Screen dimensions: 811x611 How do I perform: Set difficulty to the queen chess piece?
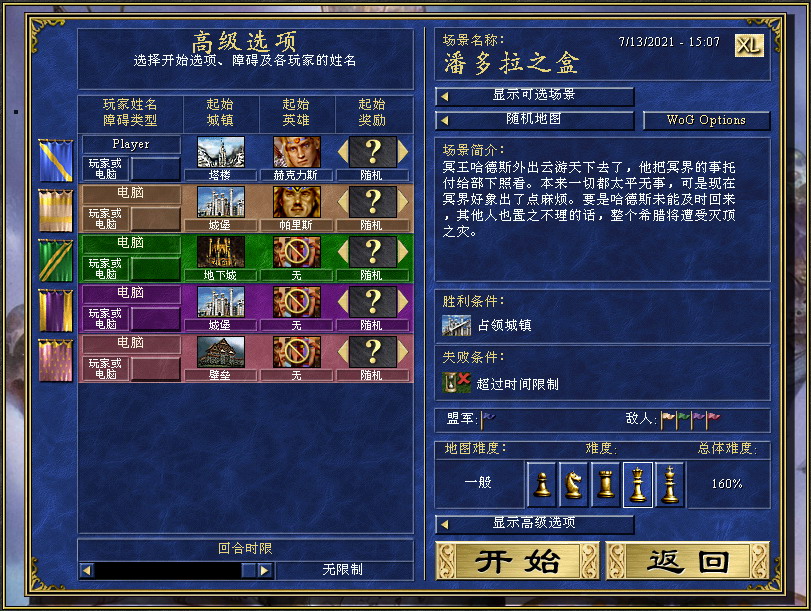[638, 484]
